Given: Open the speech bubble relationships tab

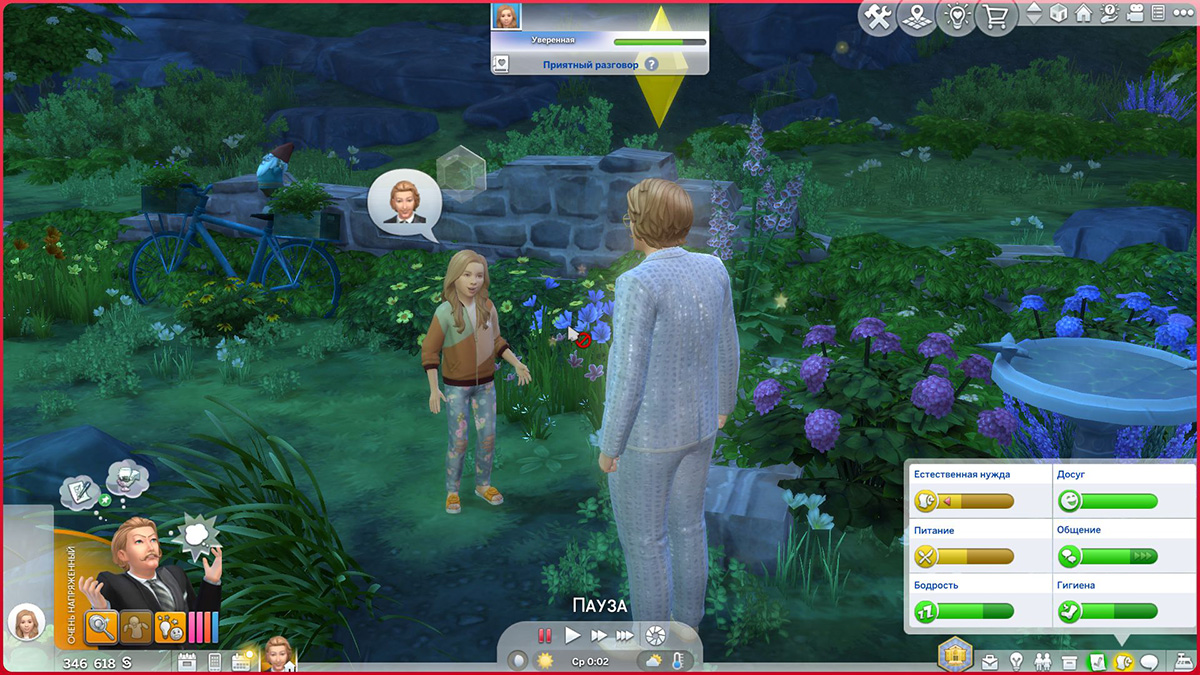Looking at the screenshot, I should pyautogui.click(x=1149, y=662).
